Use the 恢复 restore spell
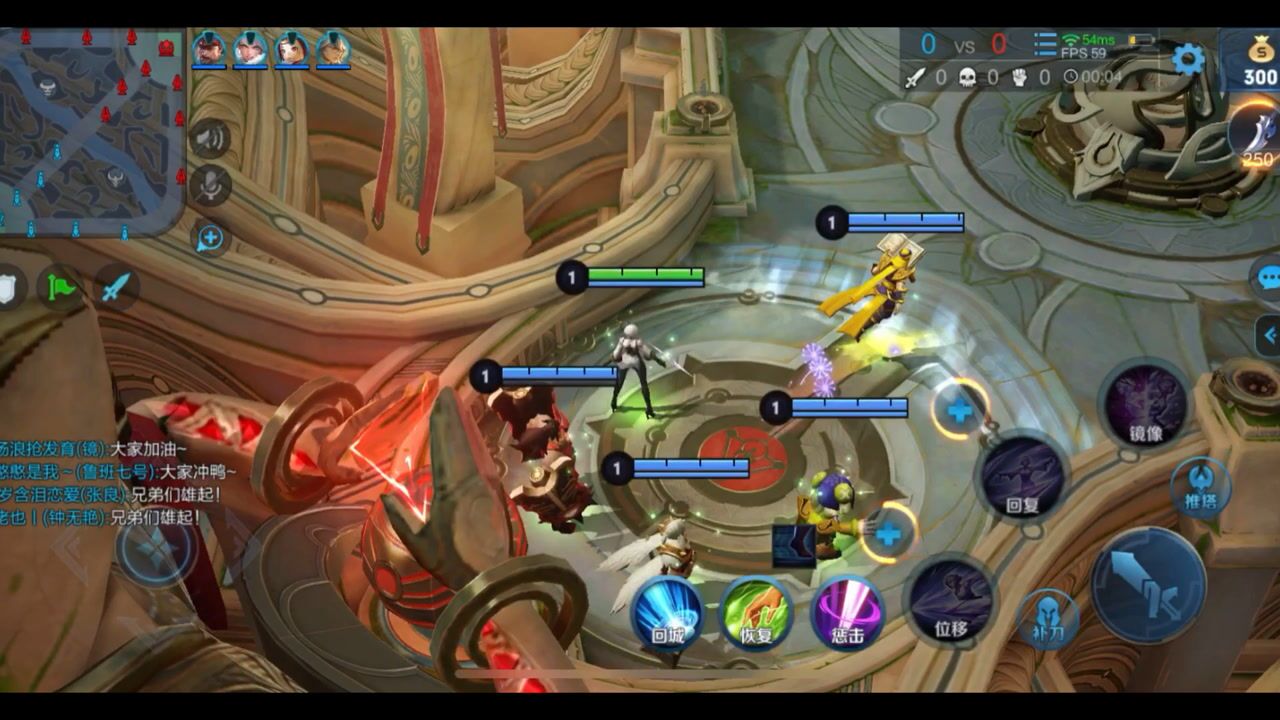 click(x=756, y=612)
